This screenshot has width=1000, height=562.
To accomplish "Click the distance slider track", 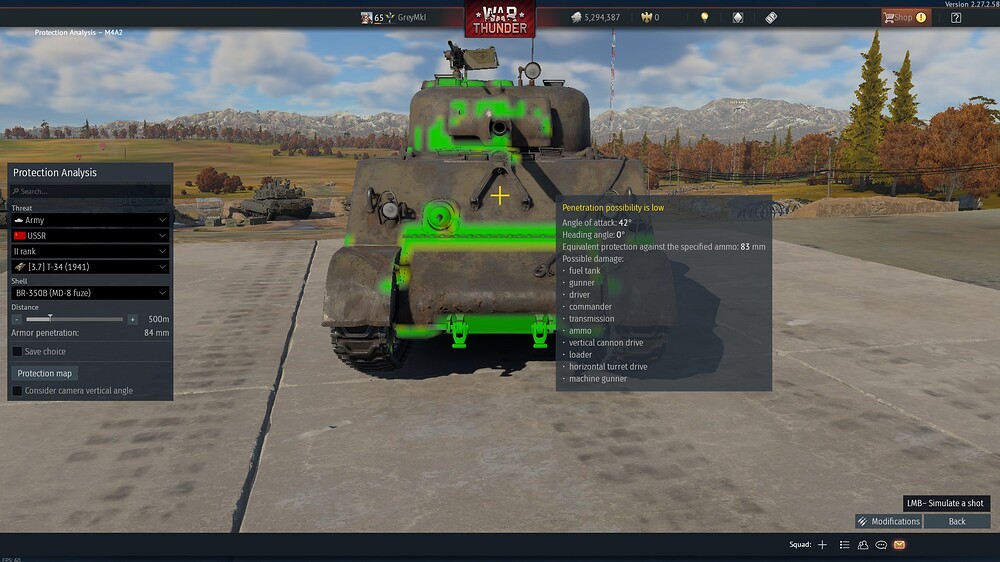I will point(75,319).
